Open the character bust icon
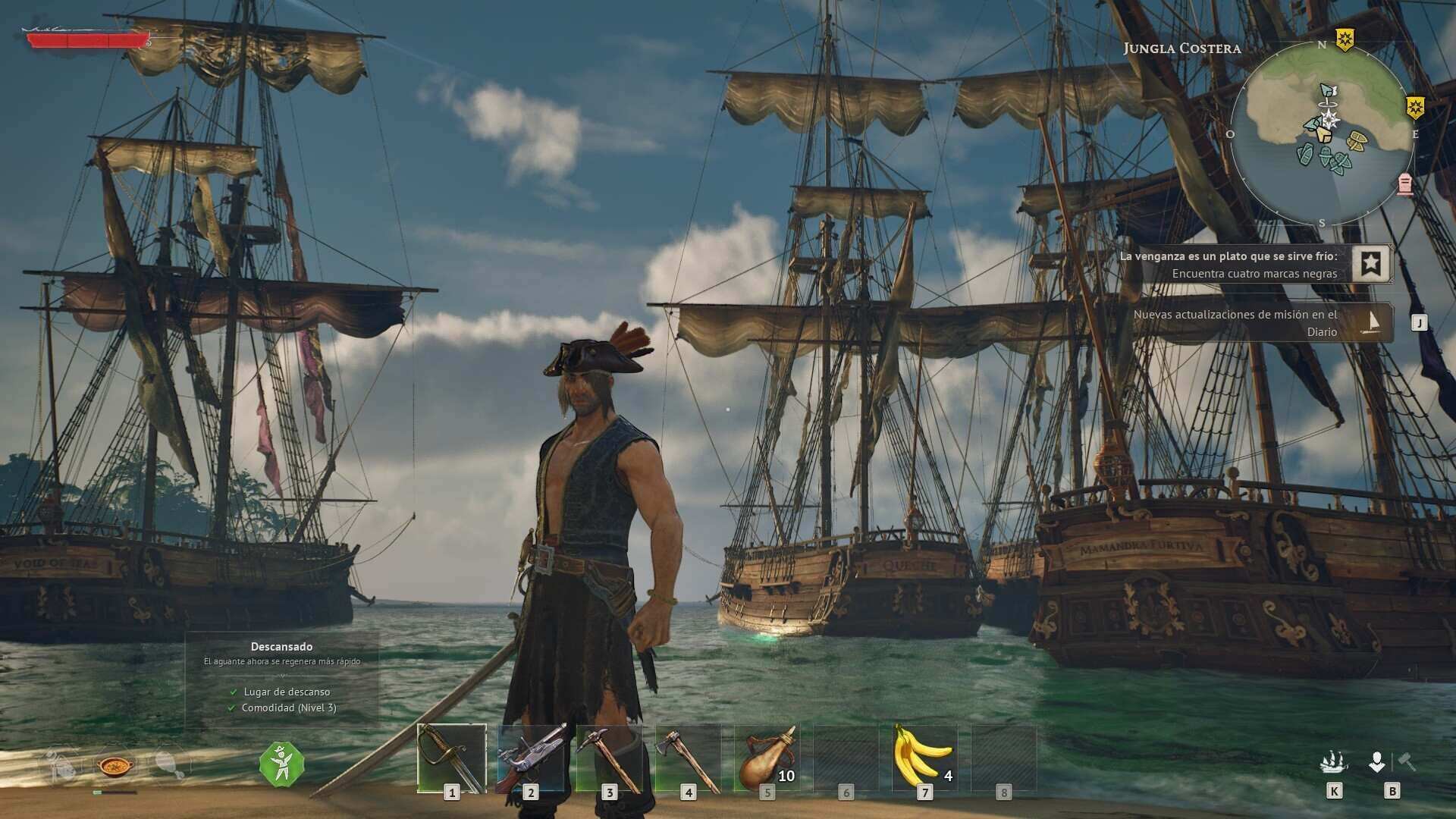 [1377, 761]
